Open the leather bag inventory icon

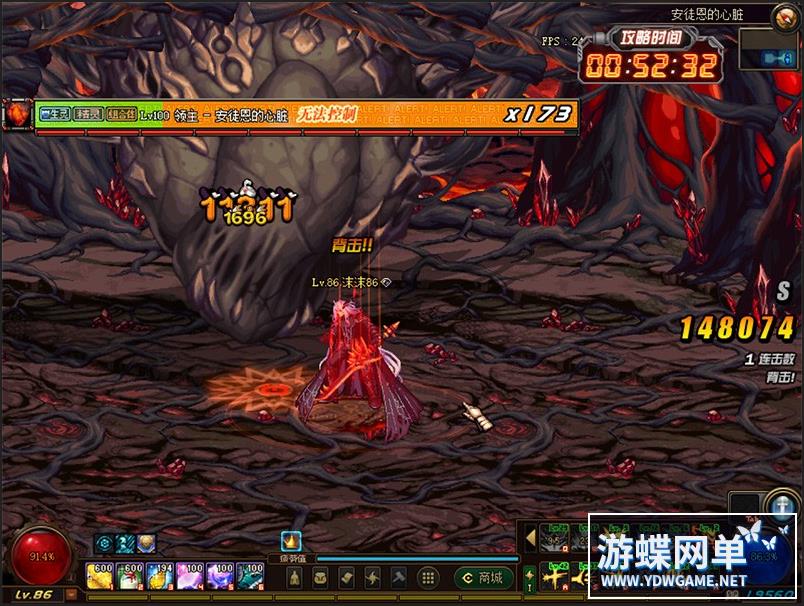(320, 577)
